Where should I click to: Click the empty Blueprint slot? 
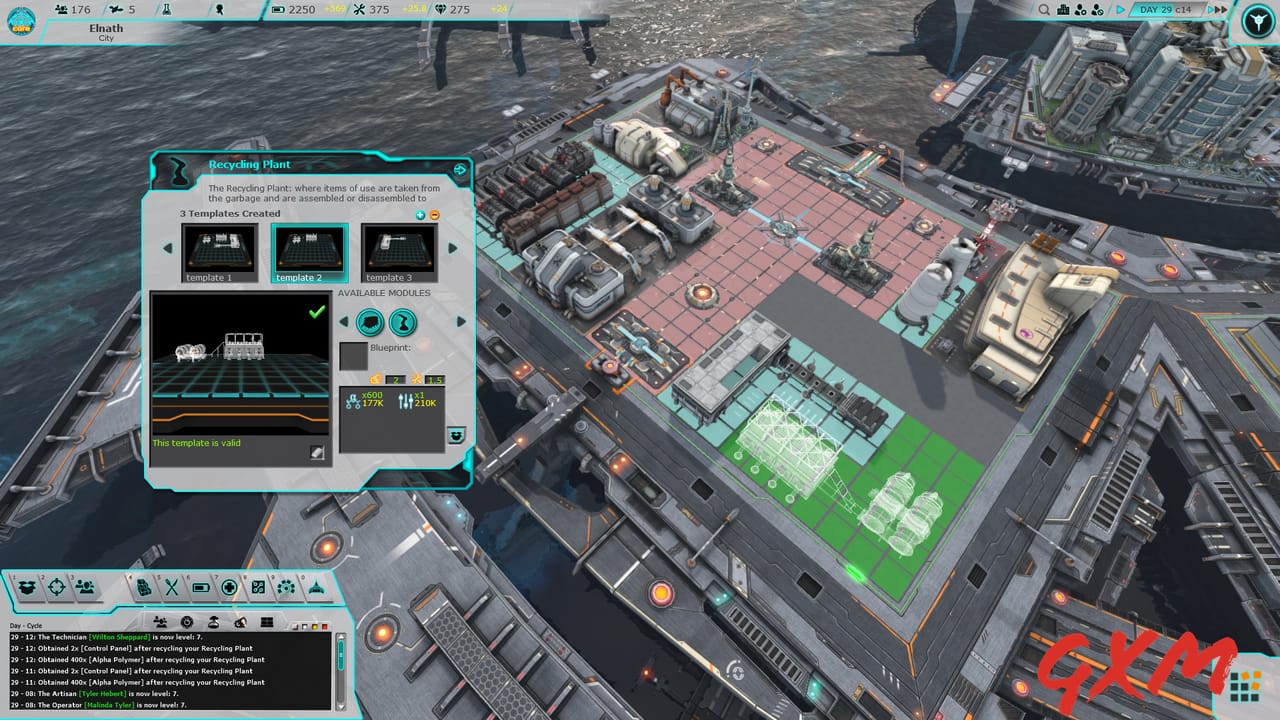click(x=354, y=357)
